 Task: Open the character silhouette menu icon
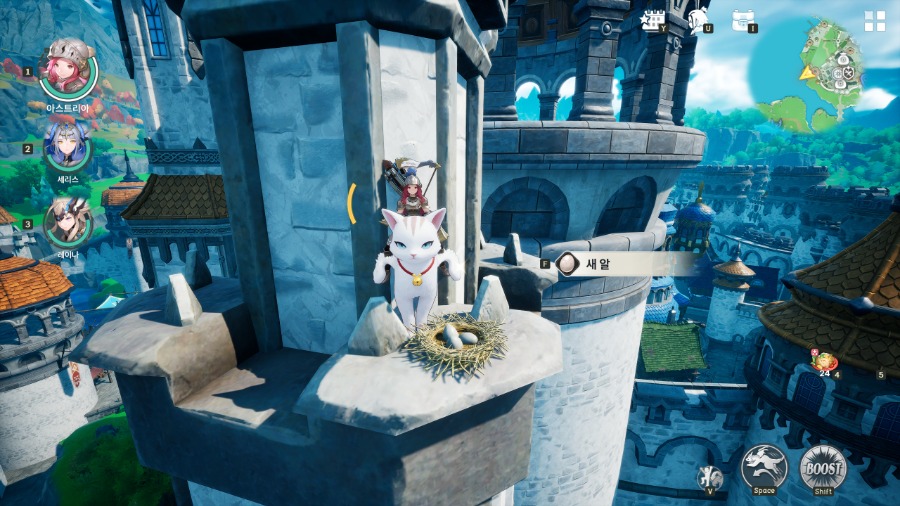(x=700, y=18)
